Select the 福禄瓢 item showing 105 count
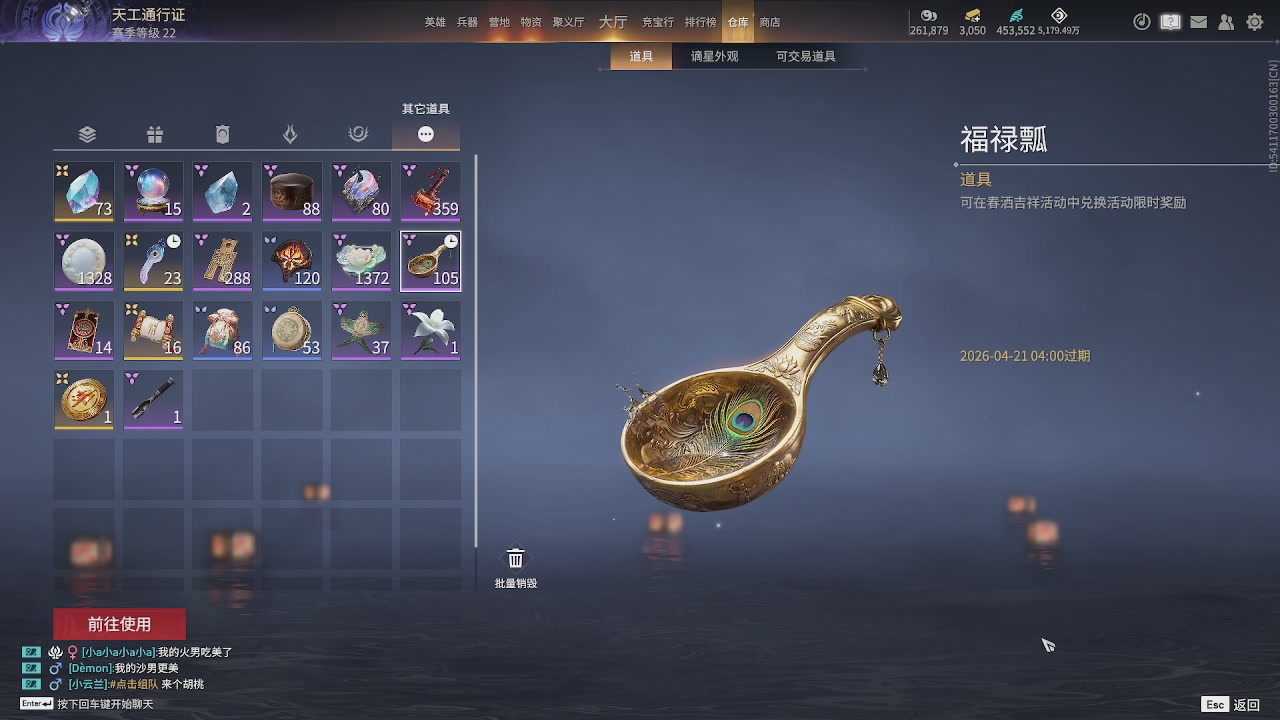This screenshot has height=720, width=1280. pos(430,261)
